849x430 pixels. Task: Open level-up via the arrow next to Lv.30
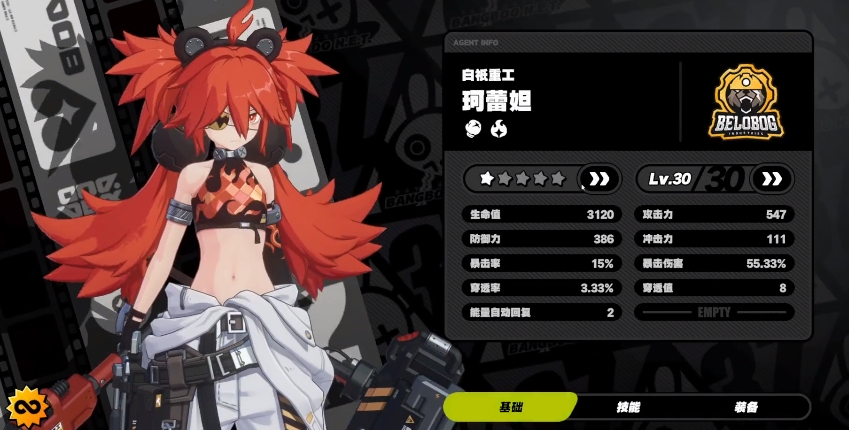[x=771, y=179]
